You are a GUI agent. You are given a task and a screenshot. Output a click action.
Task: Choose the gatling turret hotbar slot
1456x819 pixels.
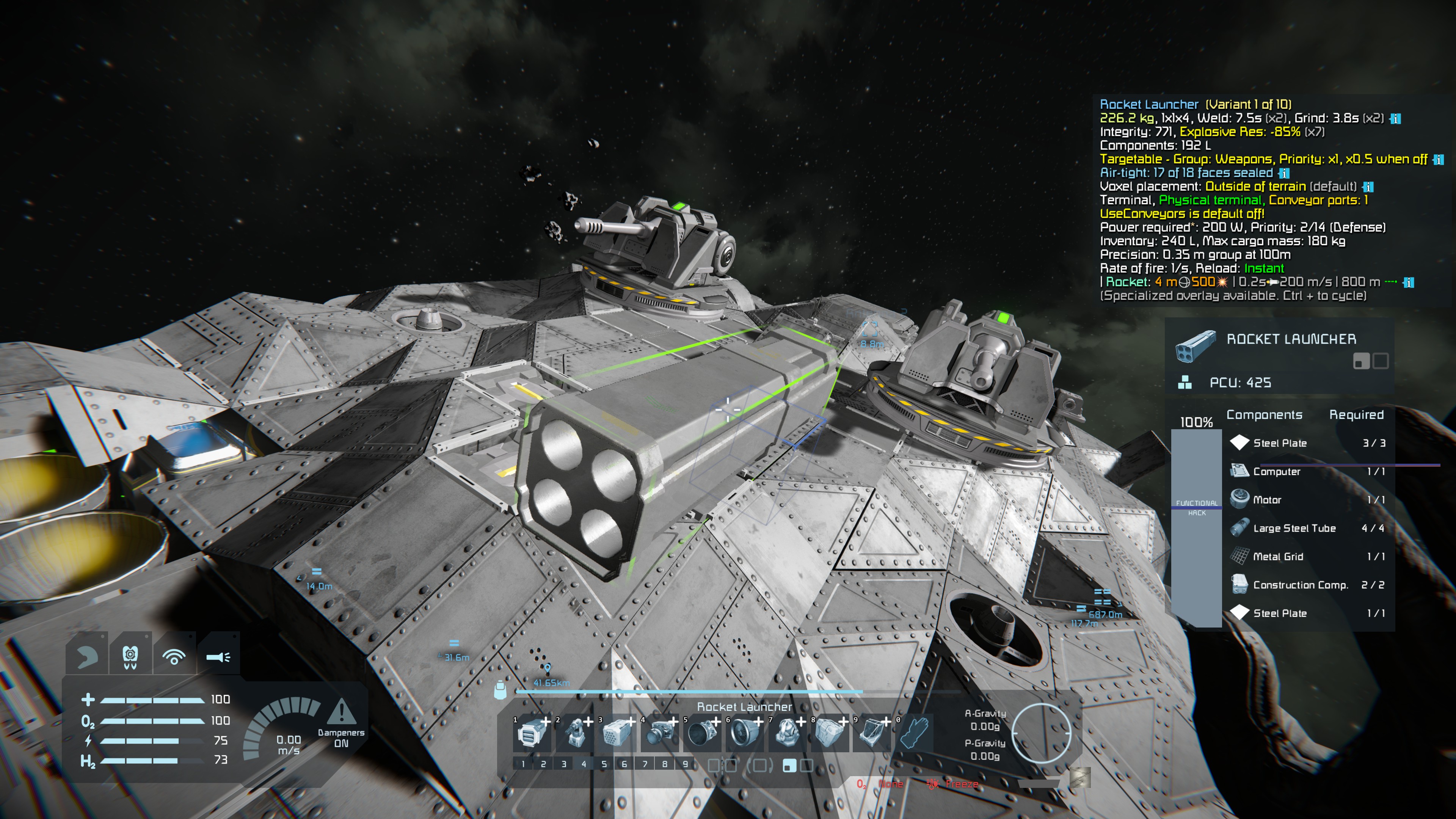[575, 734]
